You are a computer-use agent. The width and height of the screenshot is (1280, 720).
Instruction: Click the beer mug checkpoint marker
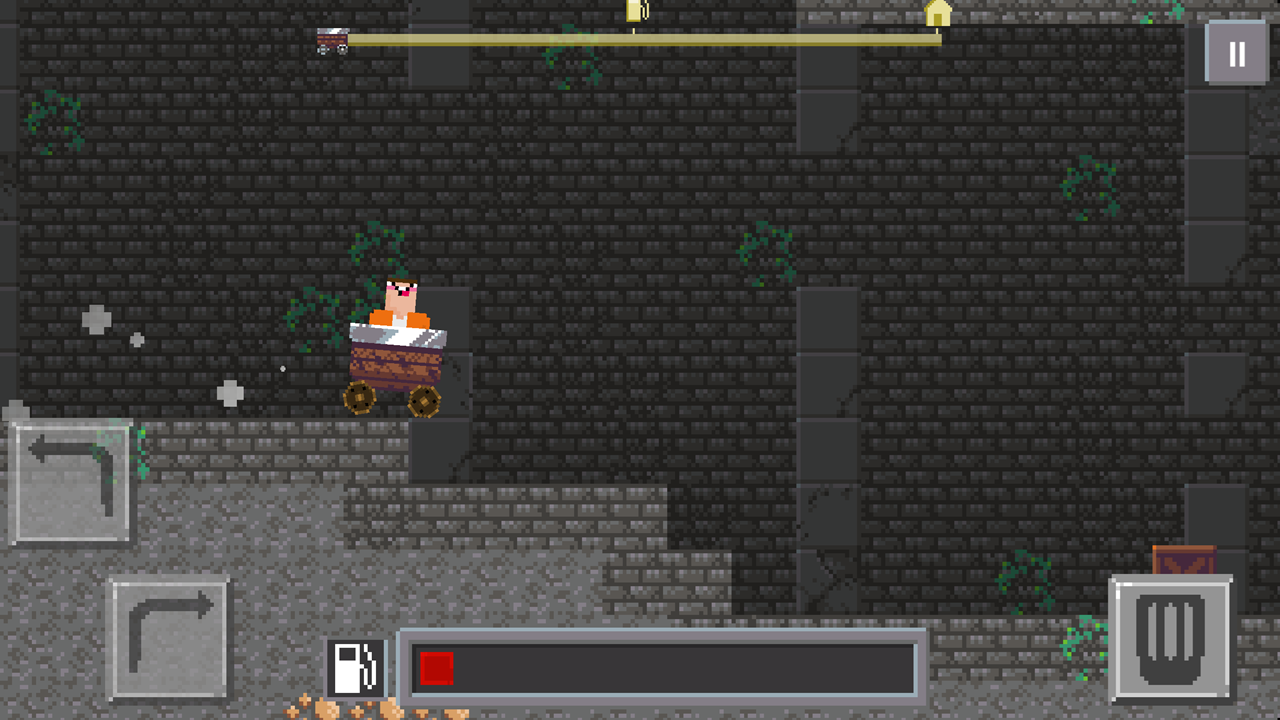[637, 11]
